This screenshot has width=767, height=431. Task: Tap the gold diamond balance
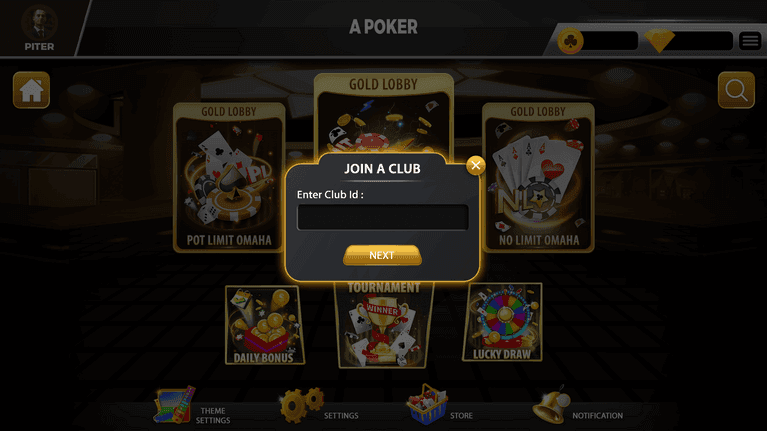(x=688, y=41)
